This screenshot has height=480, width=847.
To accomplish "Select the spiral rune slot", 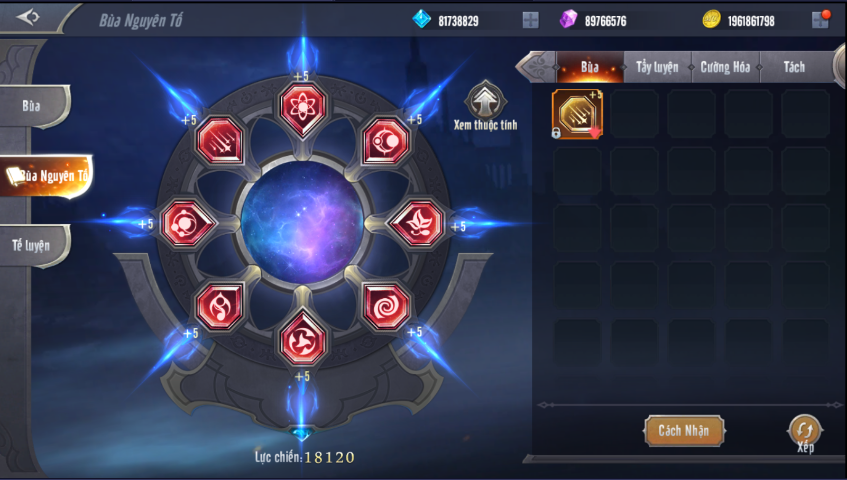I will (385, 305).
